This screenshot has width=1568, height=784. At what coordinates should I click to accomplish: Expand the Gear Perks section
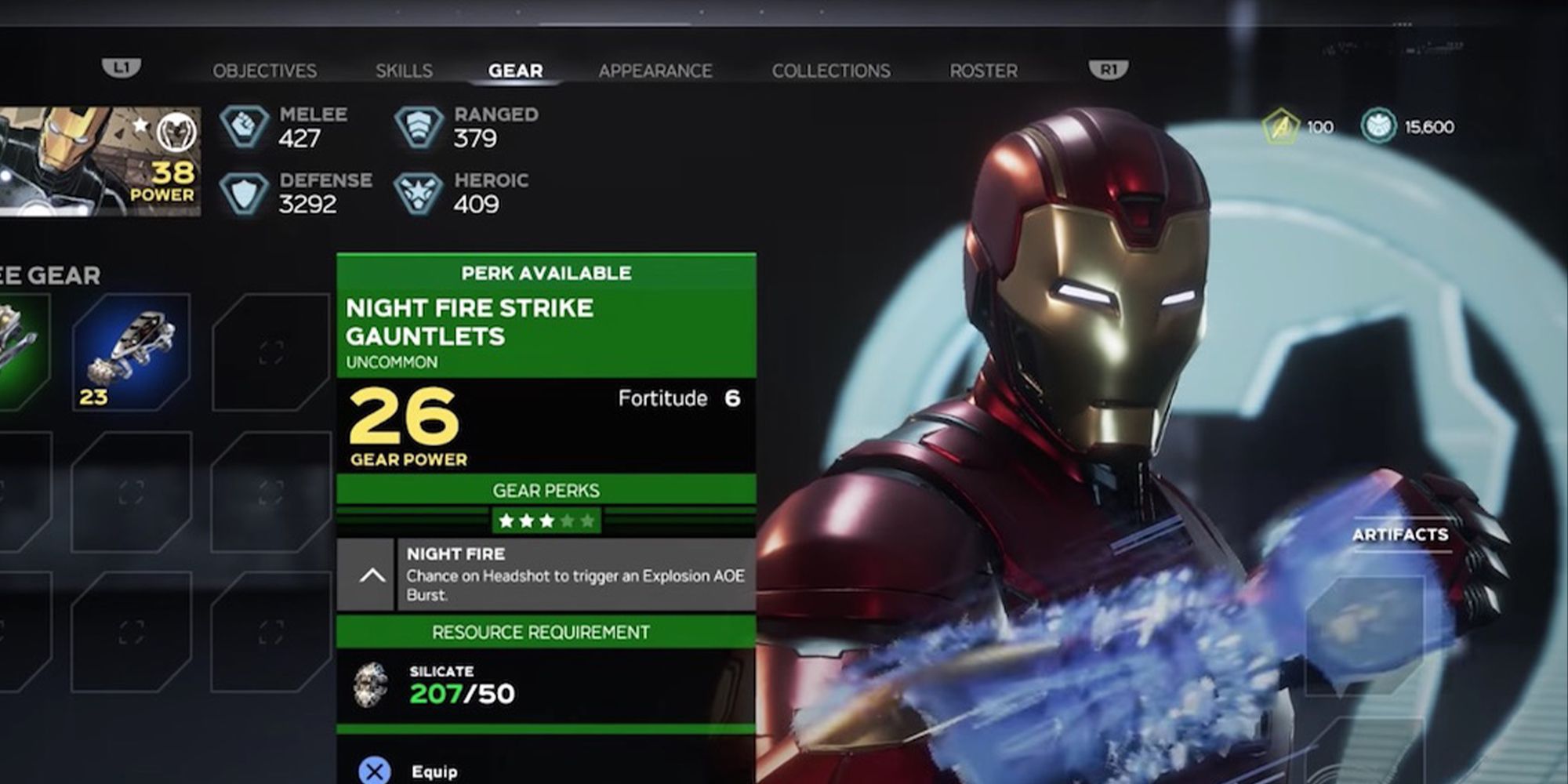[546, 490]
